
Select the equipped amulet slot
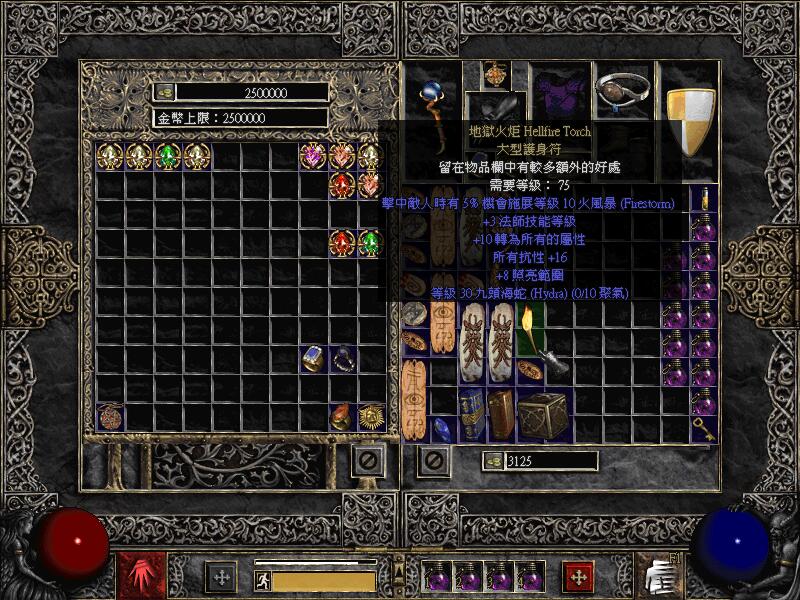tap(495, 75)
